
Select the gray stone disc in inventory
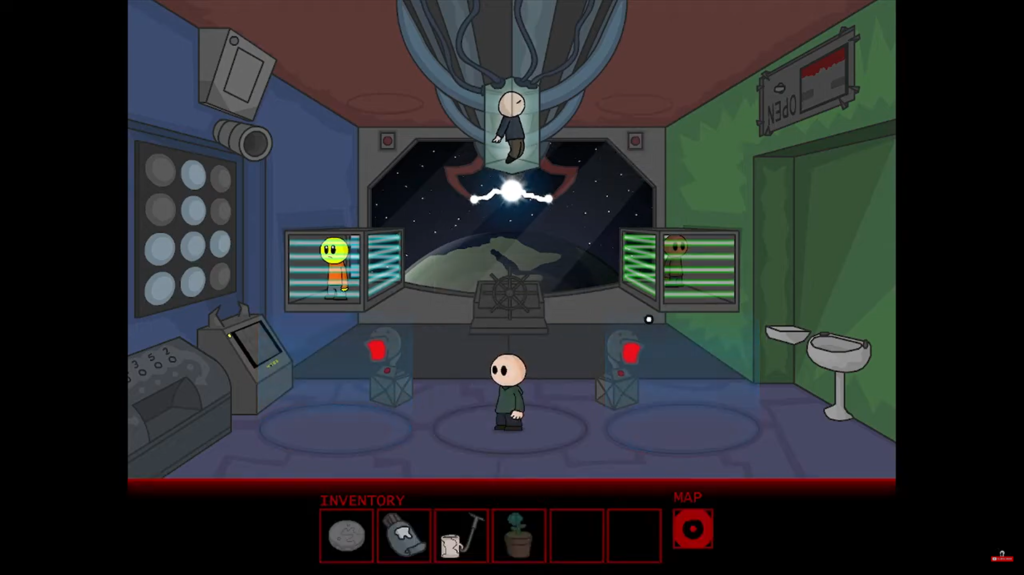click(x=346, y=536)
